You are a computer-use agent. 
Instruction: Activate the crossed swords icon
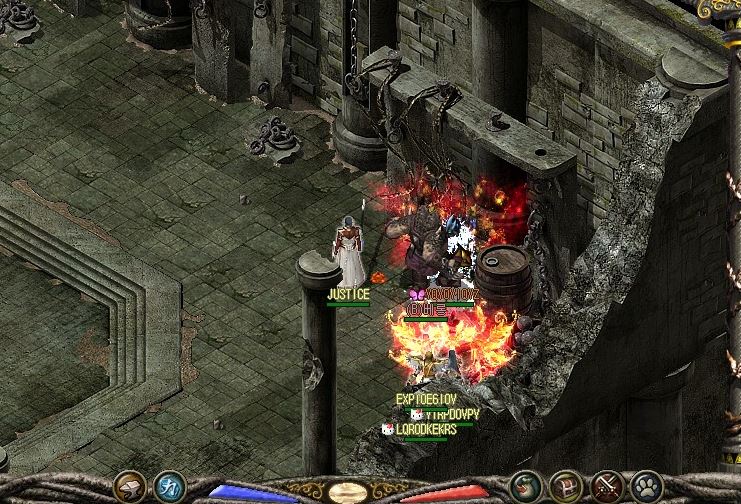pyautogui.click(x=607, y=487)
